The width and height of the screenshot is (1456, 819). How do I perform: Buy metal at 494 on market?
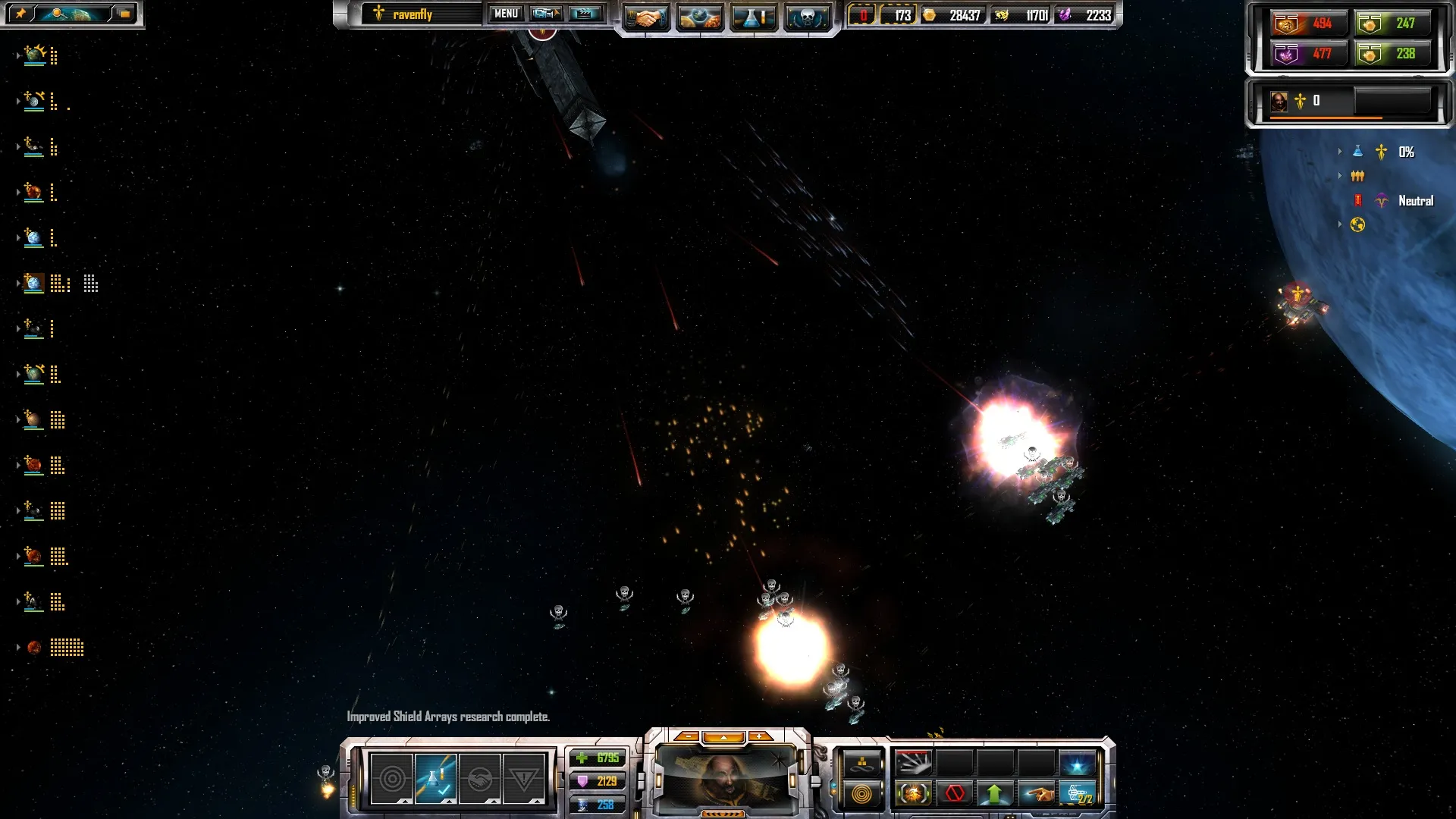click(x=1308, y=24)
